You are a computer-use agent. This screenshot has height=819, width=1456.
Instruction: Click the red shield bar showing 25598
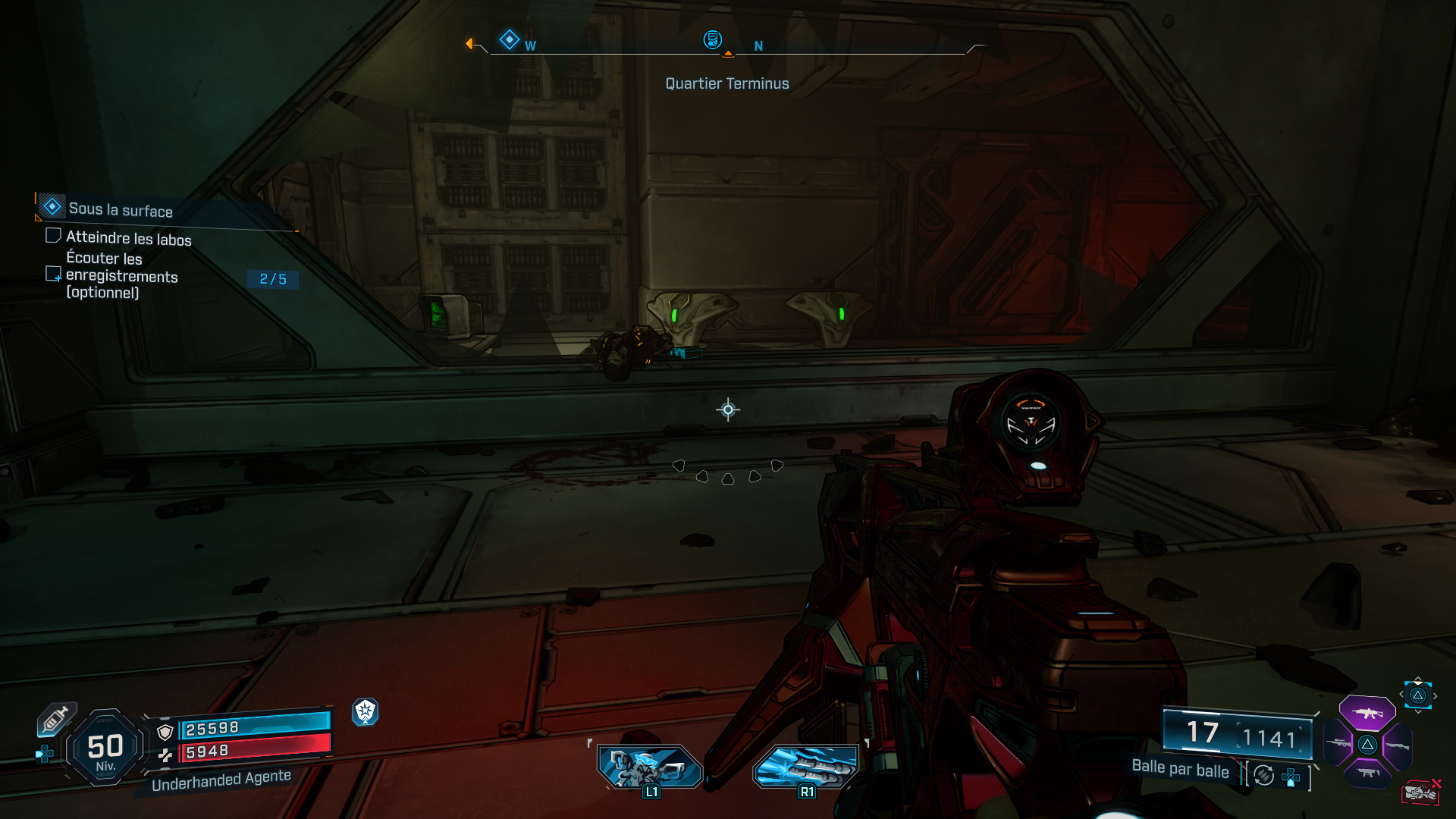254,726
